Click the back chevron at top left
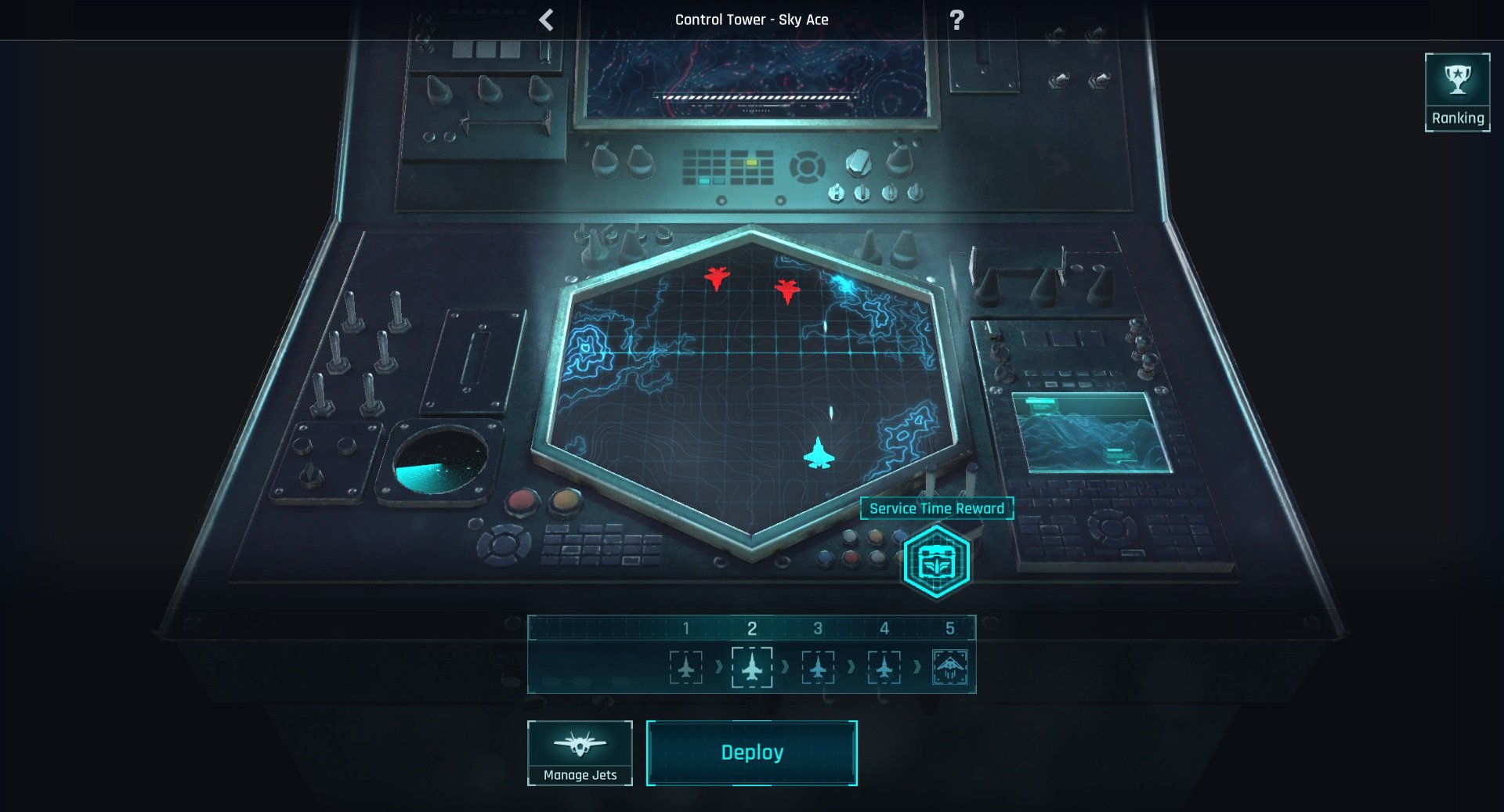1504x812 pixels. (544, 19)
